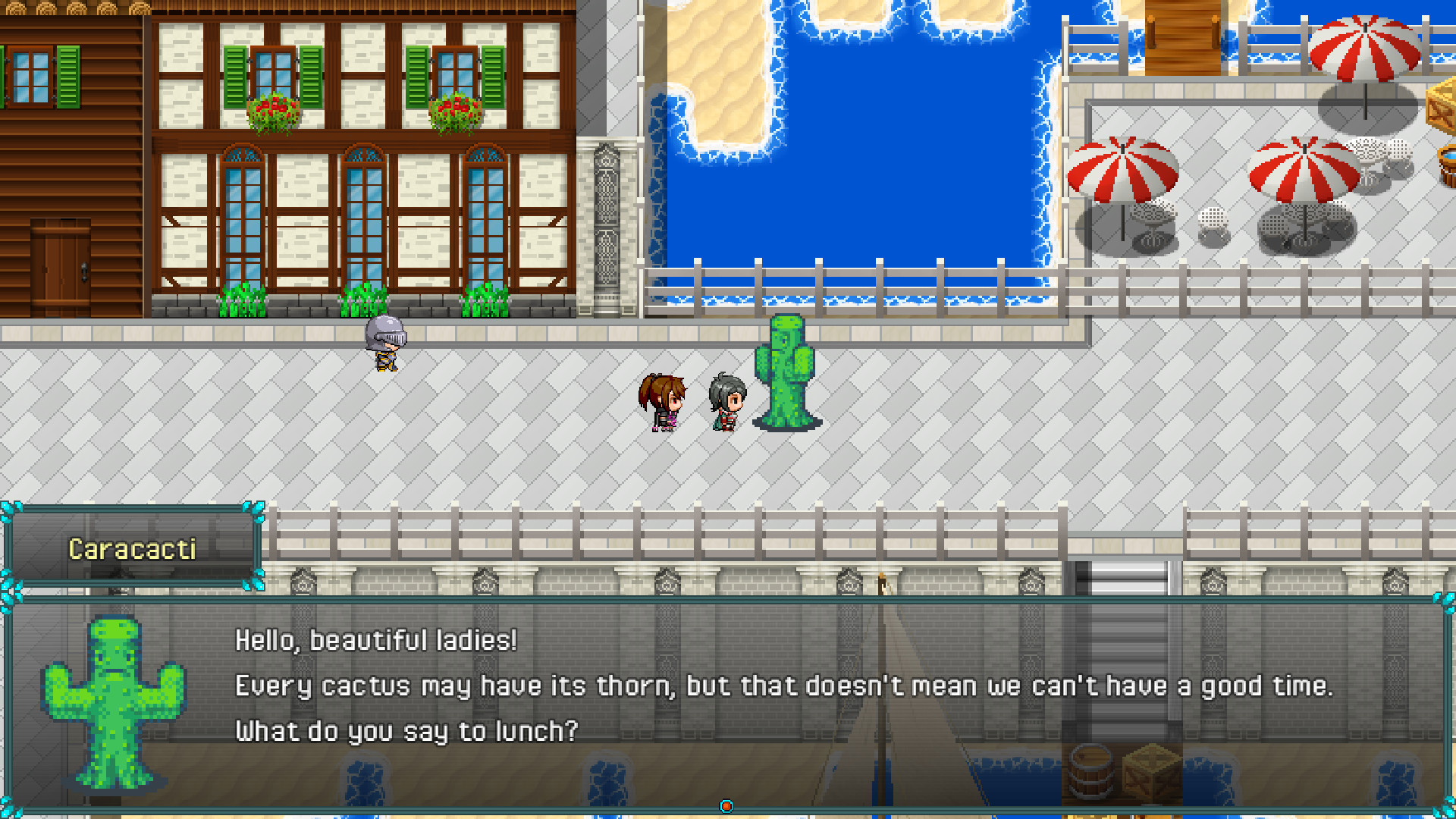Click the line reading 'What do you say to lunch?'
This screenshot has width=1456, height=819.
coord(406,730)
